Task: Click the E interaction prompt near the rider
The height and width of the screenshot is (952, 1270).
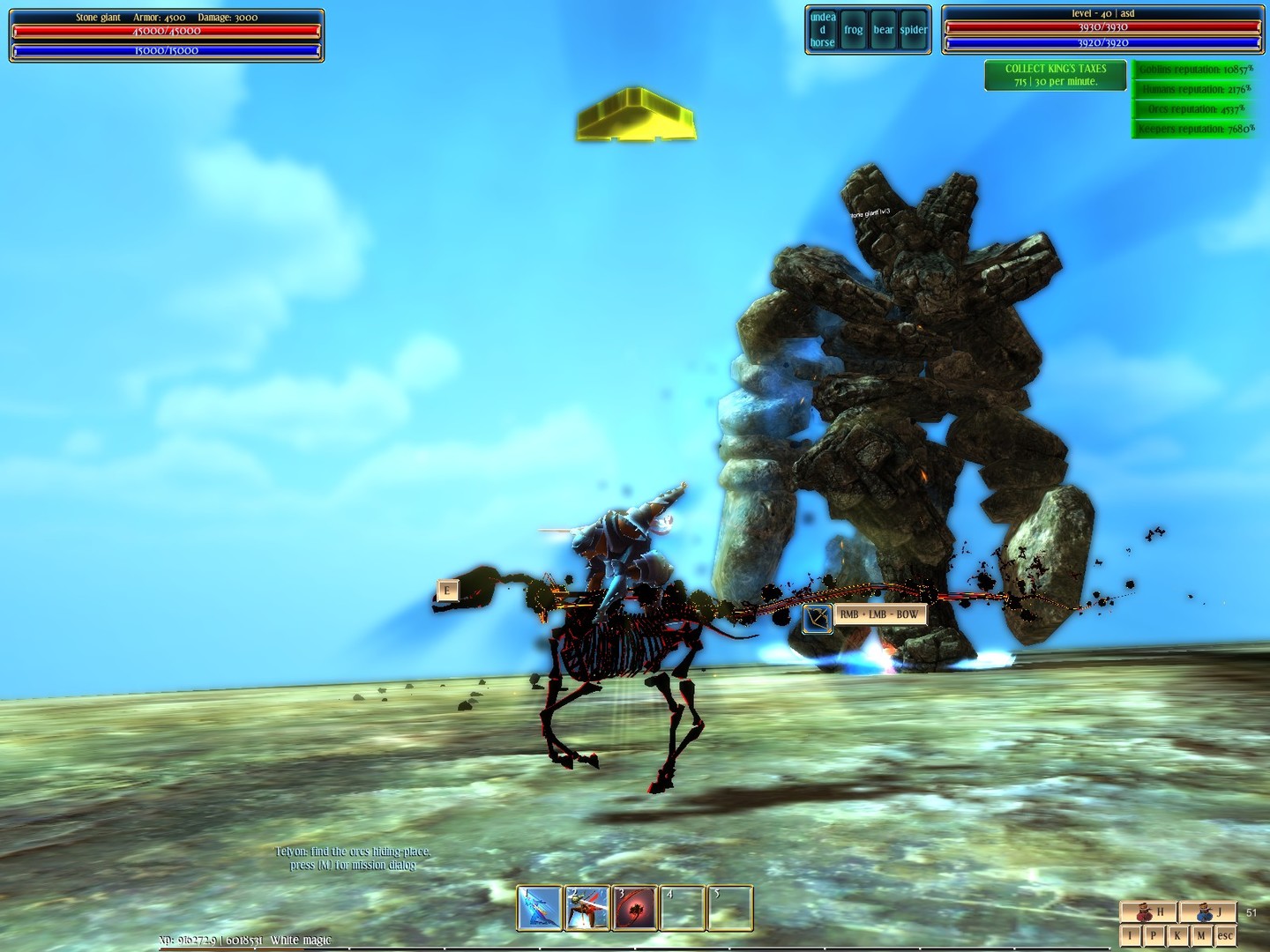Action: tap(446, 589)
